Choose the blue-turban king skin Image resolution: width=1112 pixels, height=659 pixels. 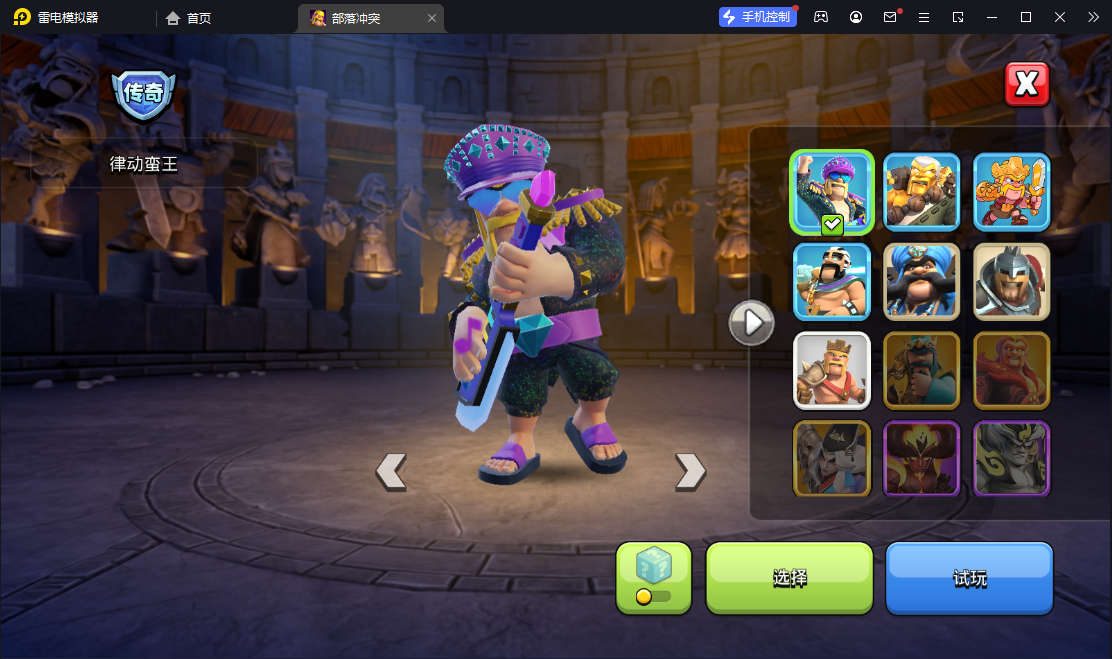[x=921, y=281]
